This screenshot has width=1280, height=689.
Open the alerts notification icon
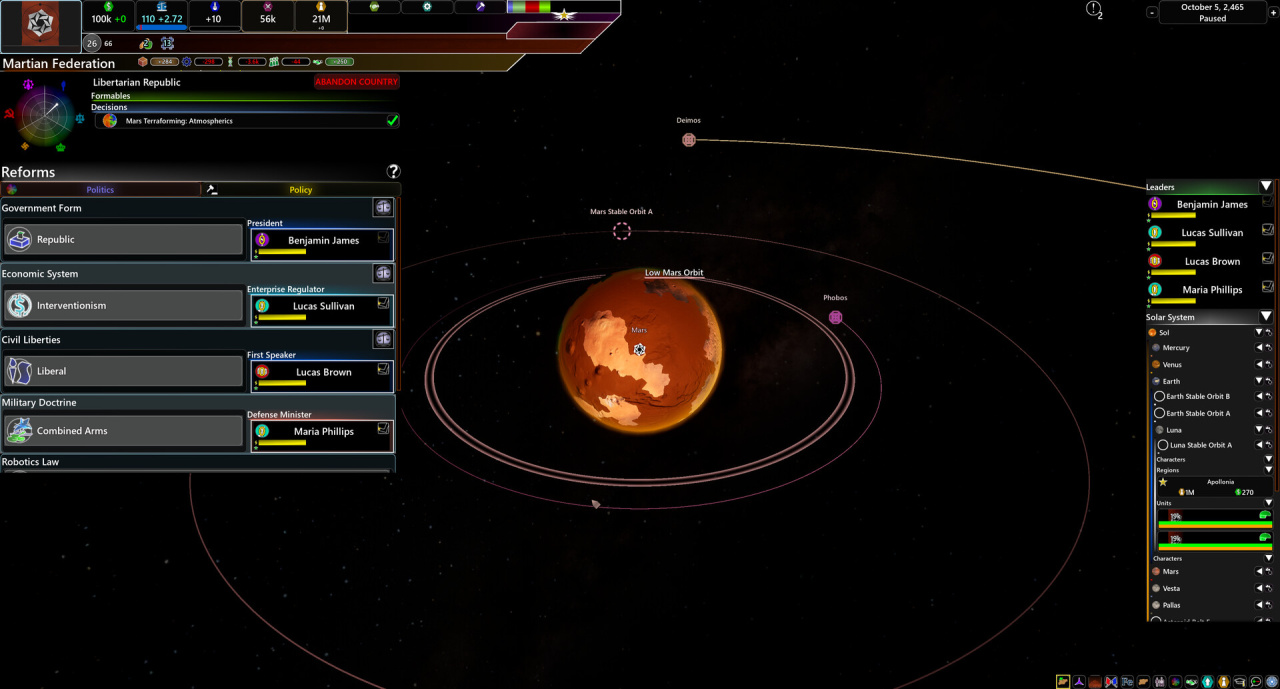[x=1093, y=9]
